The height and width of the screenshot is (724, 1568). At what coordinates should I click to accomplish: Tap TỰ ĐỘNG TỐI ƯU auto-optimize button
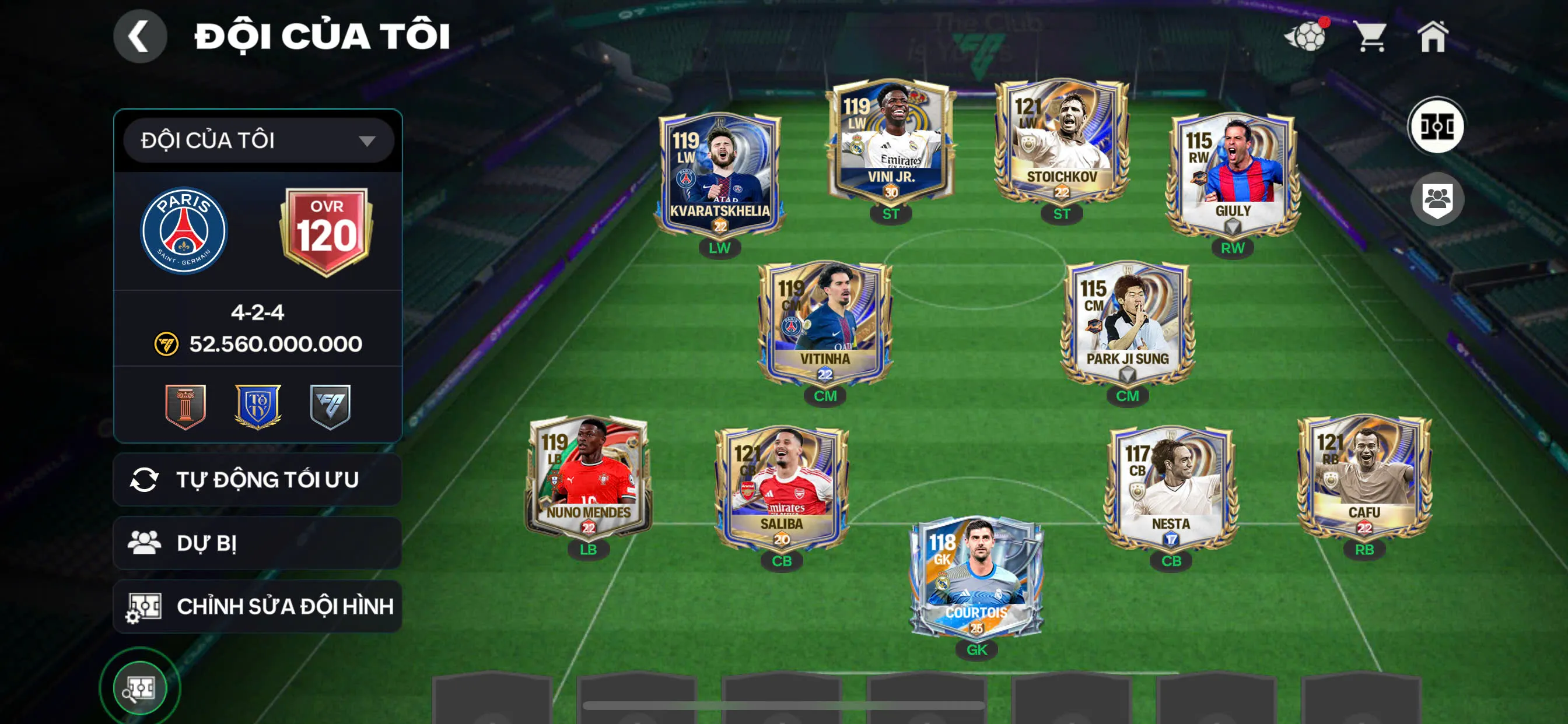pyautogui.click(x=257, y=479)
